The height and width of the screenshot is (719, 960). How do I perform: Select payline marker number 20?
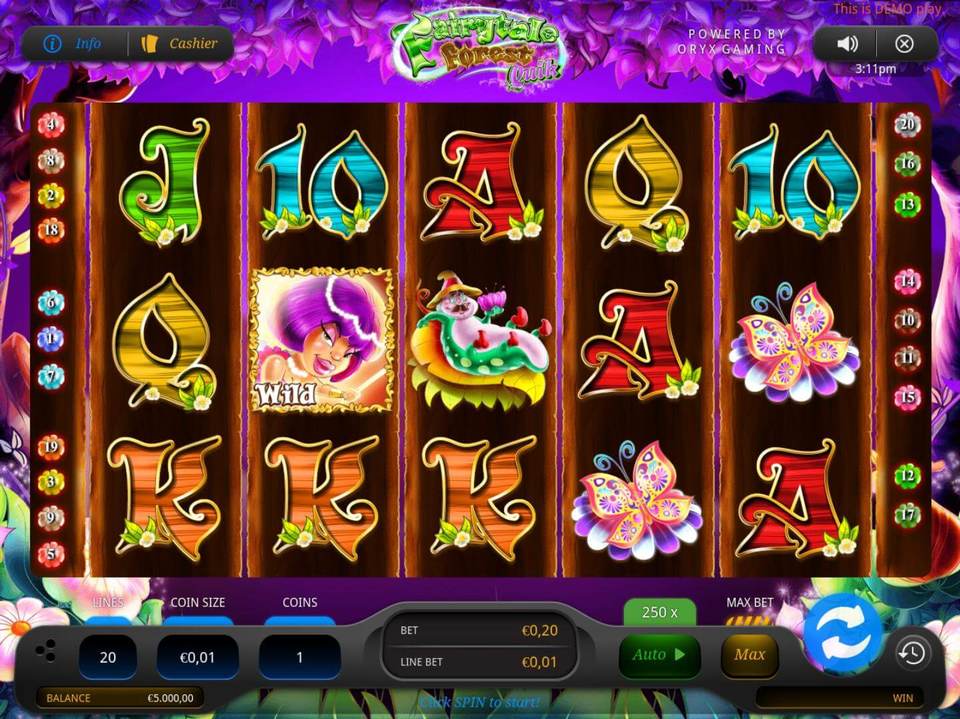(x=907, y=125)
